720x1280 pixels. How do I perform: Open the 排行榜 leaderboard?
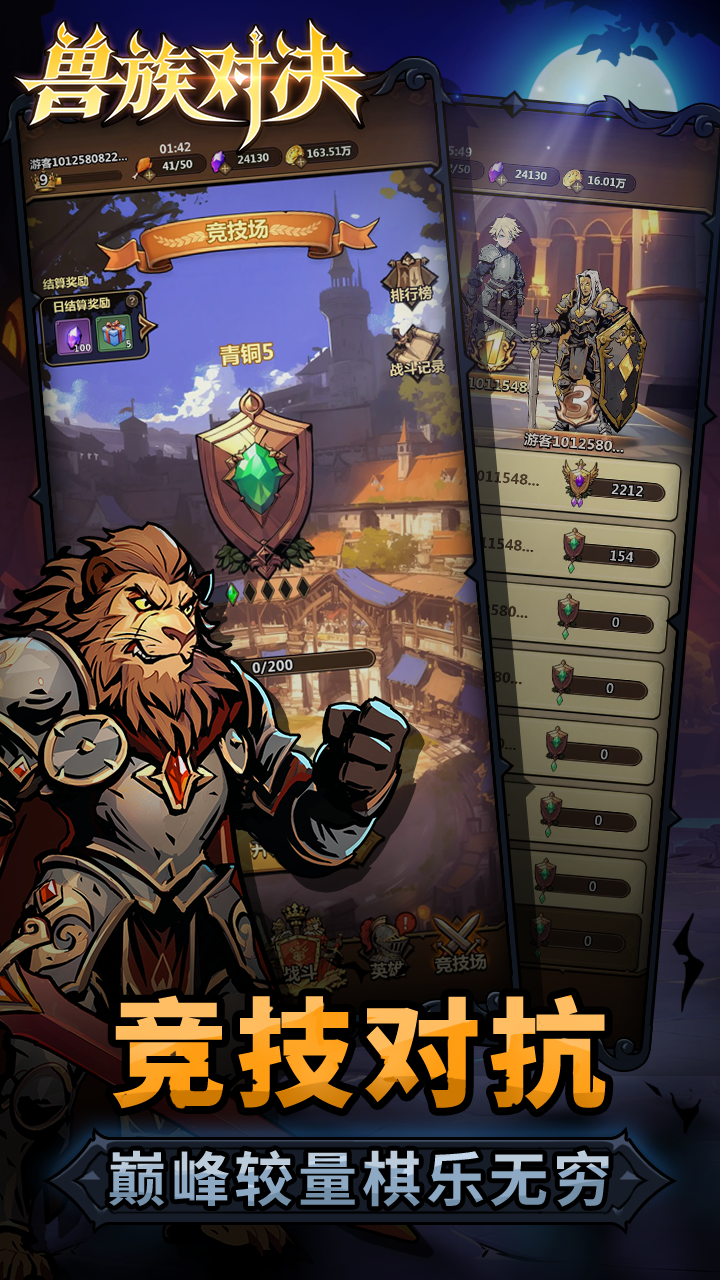(x=408, y=280)
